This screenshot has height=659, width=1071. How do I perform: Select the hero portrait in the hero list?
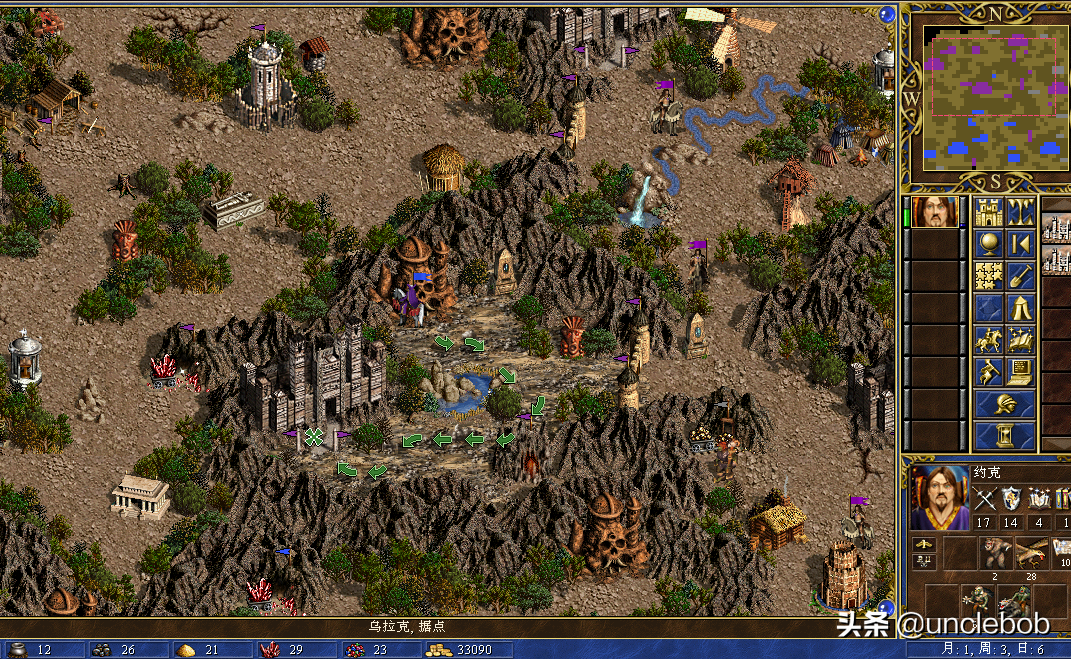coord(935,212)
